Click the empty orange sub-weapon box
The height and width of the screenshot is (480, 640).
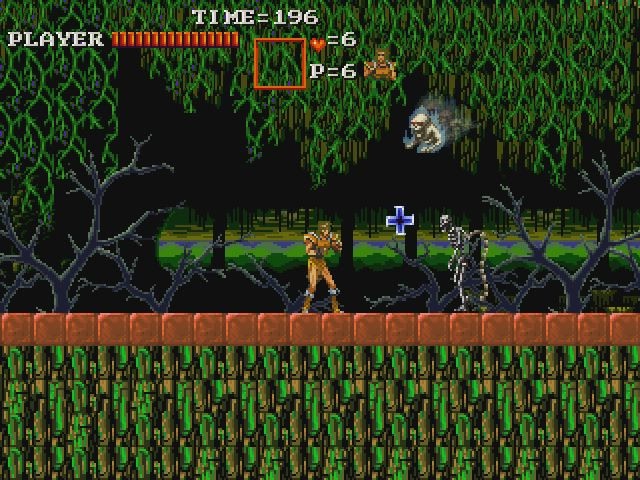279,63
